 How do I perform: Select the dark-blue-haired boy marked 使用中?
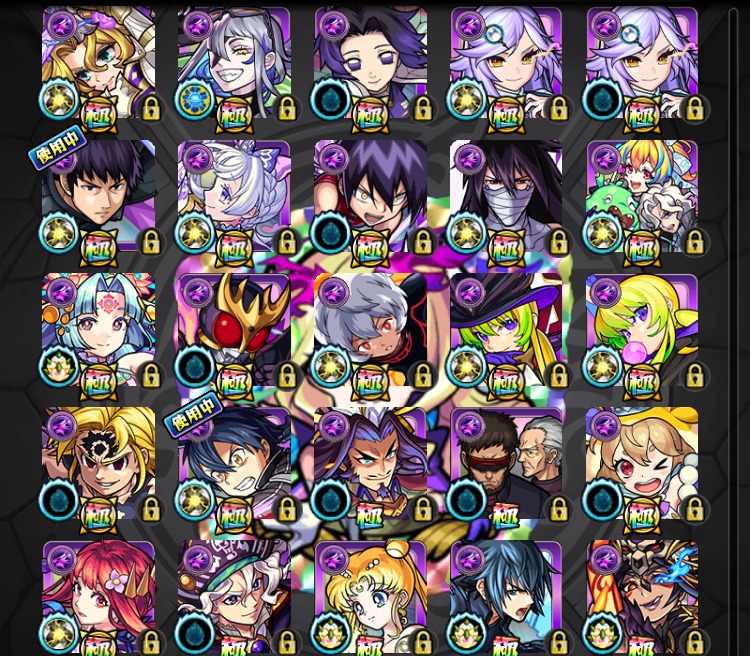pyautogui.click(x=234, y=463)
